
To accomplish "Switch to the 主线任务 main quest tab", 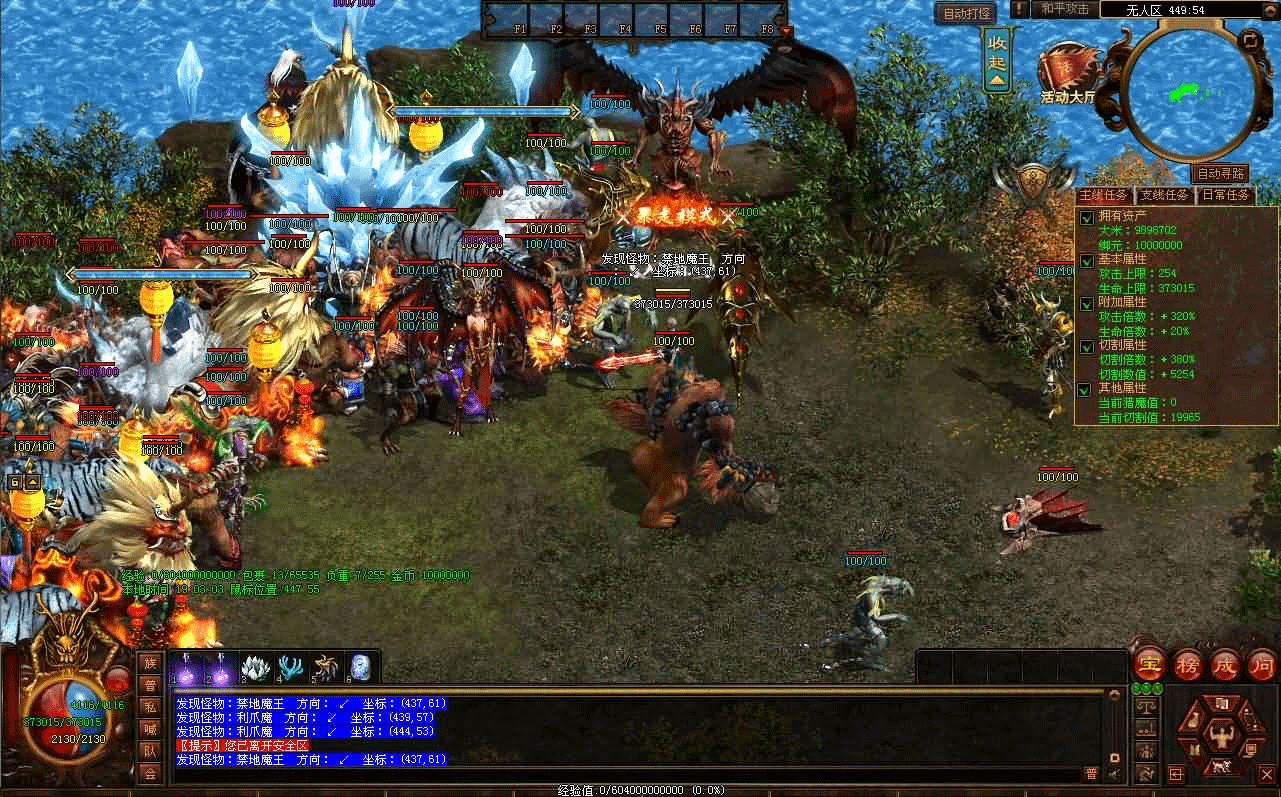I will [1104, 195].
